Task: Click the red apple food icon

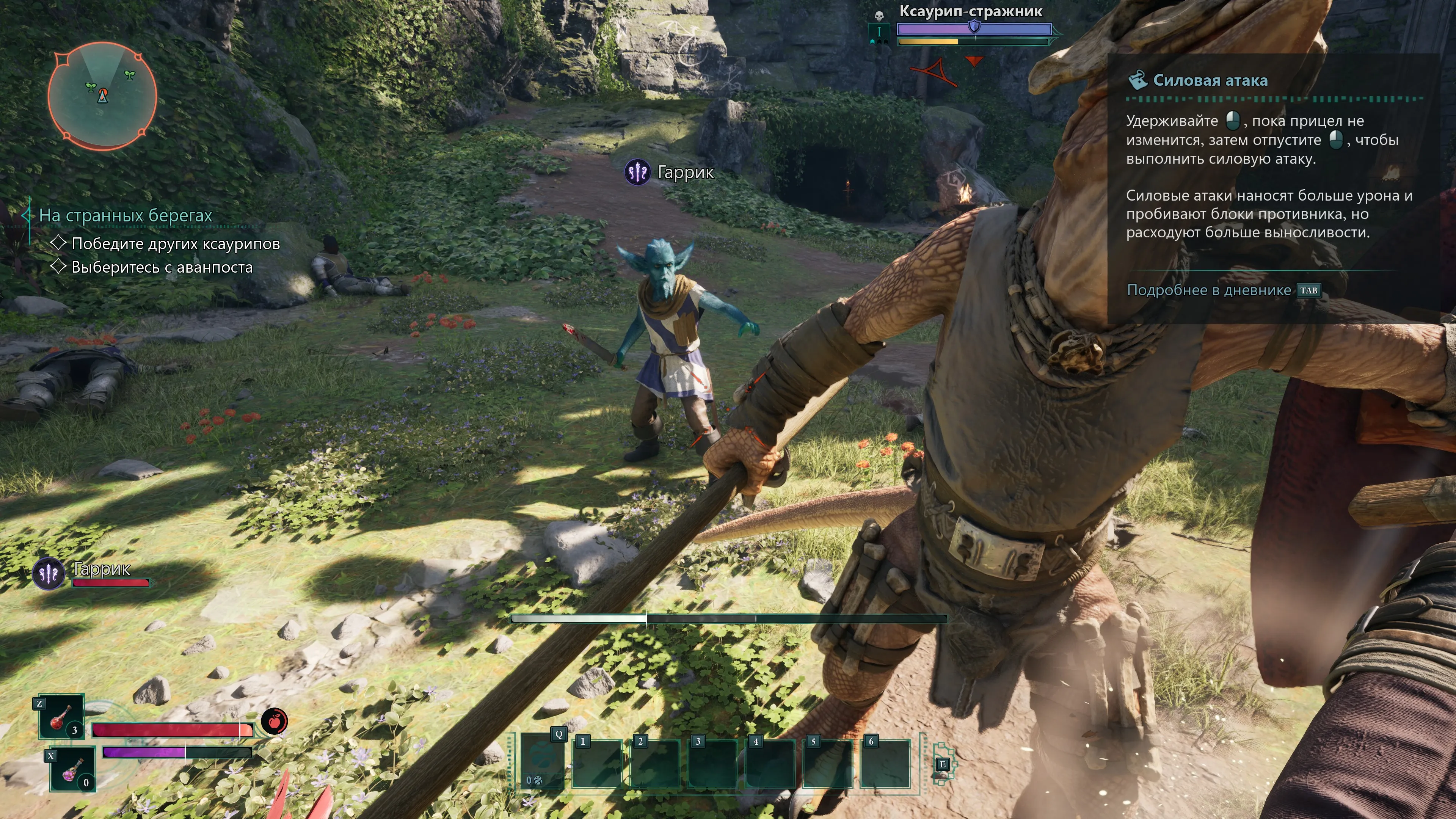Action: point(274,721)
